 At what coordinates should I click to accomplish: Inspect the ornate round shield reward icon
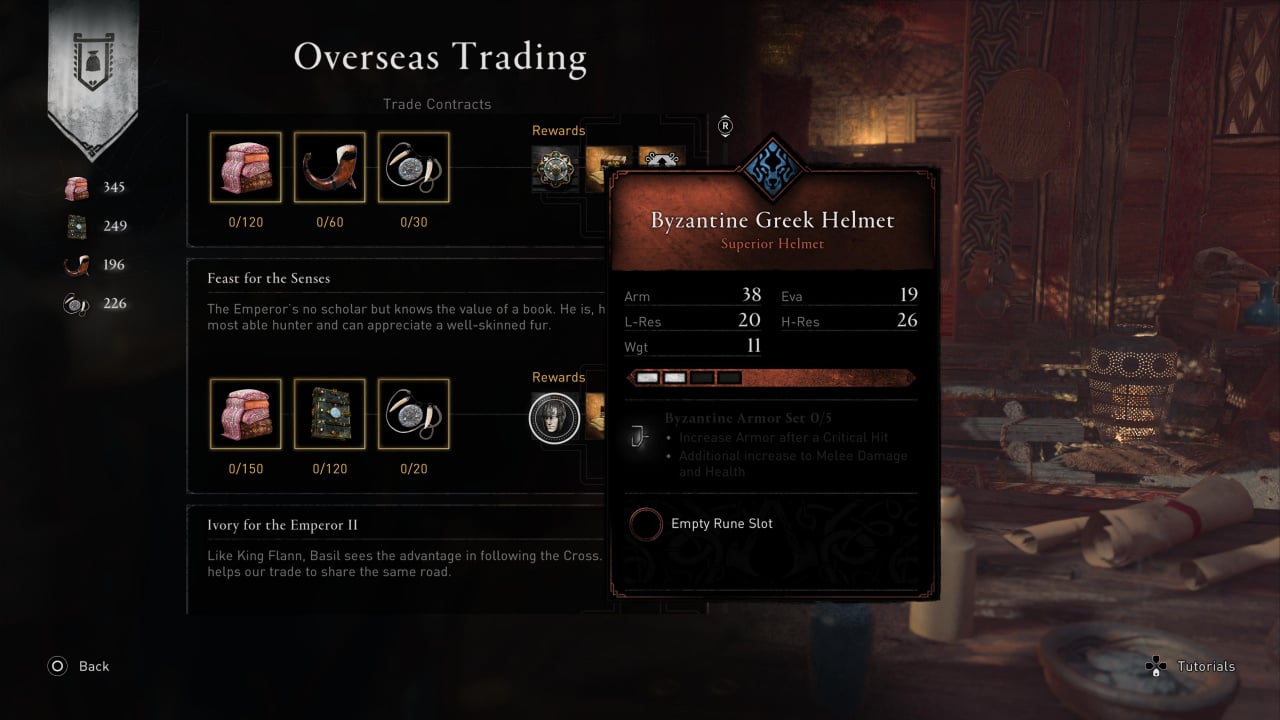(x=553, y=167)
